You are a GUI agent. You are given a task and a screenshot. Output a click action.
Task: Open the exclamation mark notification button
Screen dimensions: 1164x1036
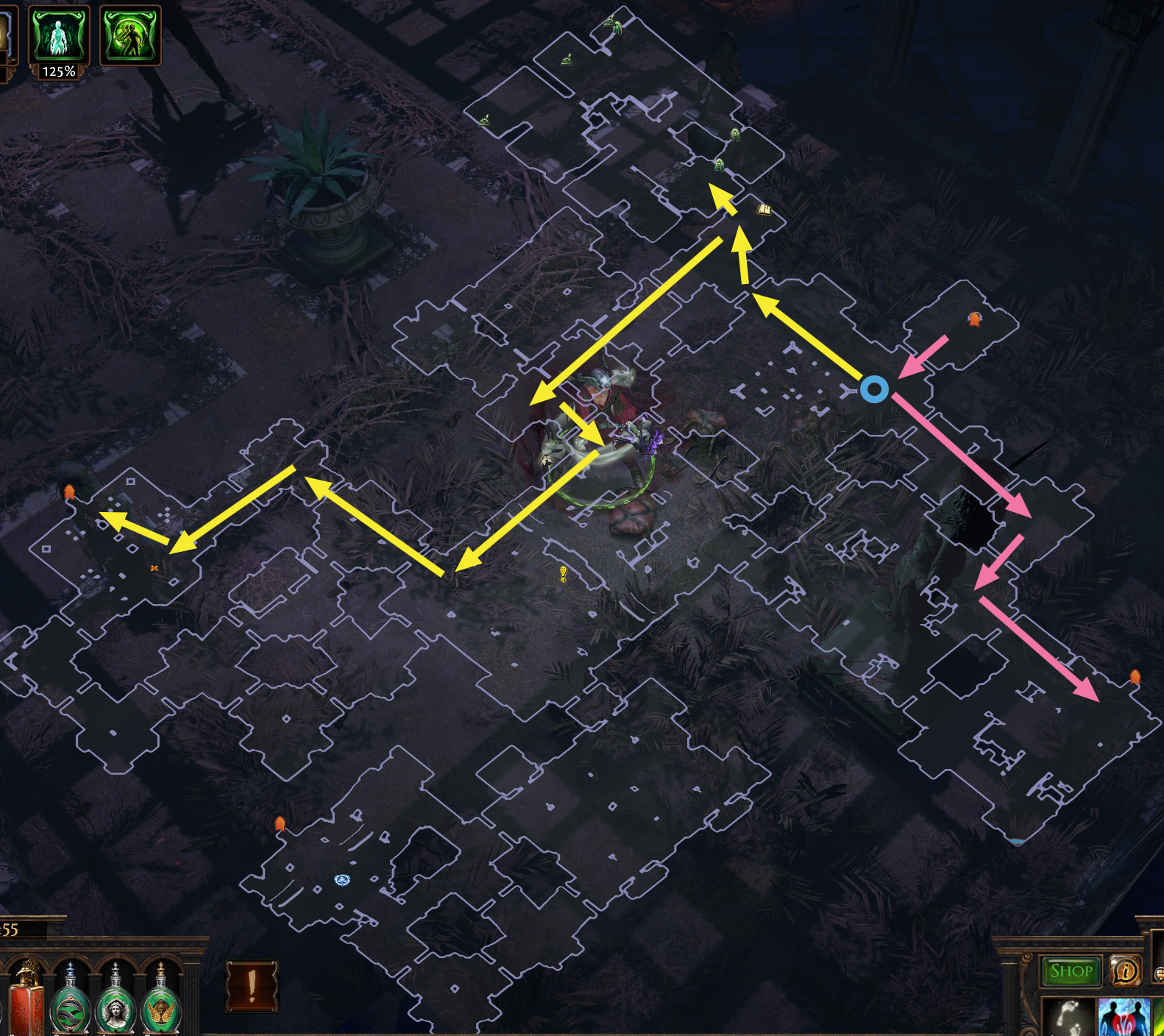click(x=252, y=986)
